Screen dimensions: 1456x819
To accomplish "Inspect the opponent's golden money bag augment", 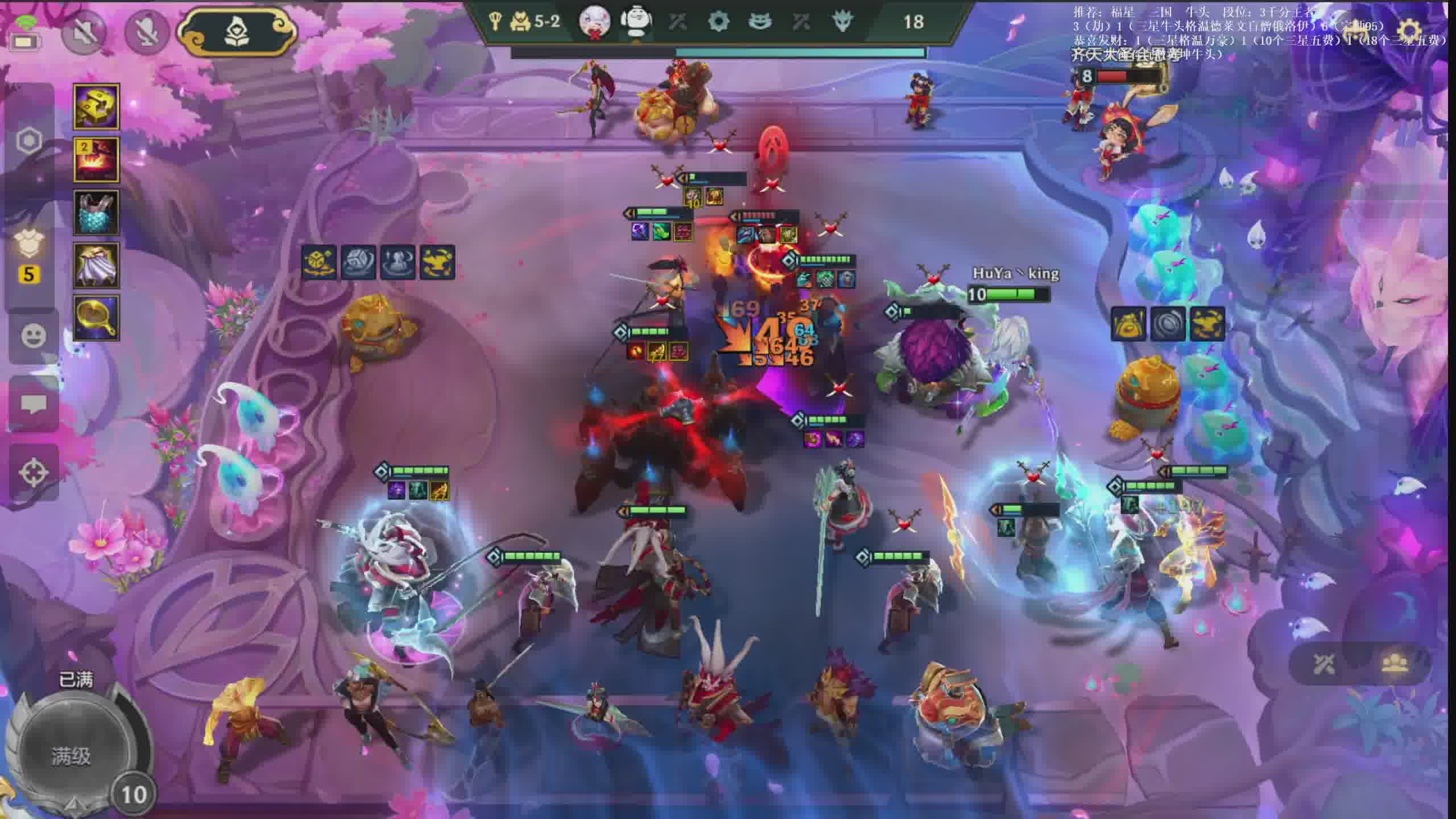I will [1128, 324].
